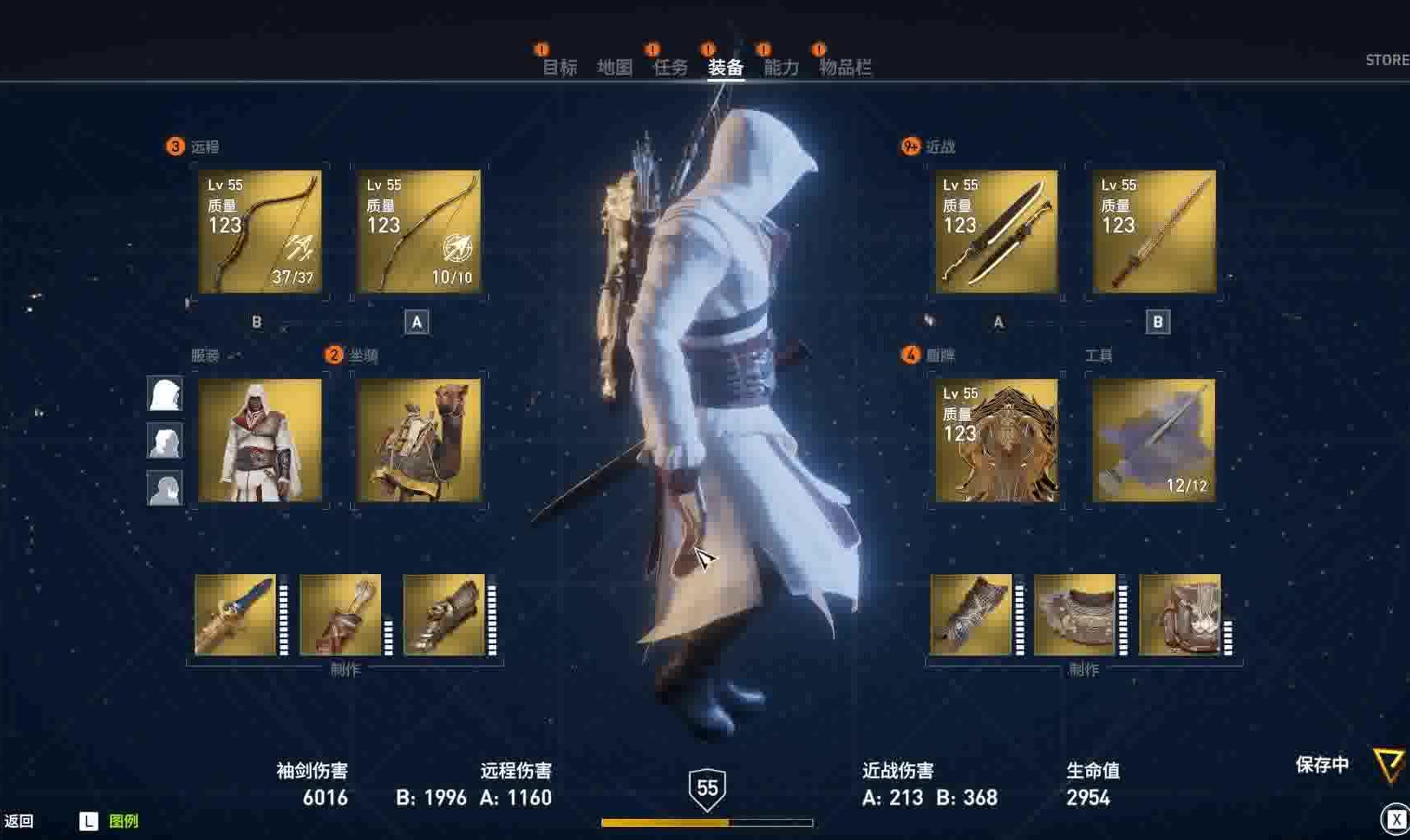
Task: Choose the bow slot with 10/10 arrows
Action: [x=419, y=232]
